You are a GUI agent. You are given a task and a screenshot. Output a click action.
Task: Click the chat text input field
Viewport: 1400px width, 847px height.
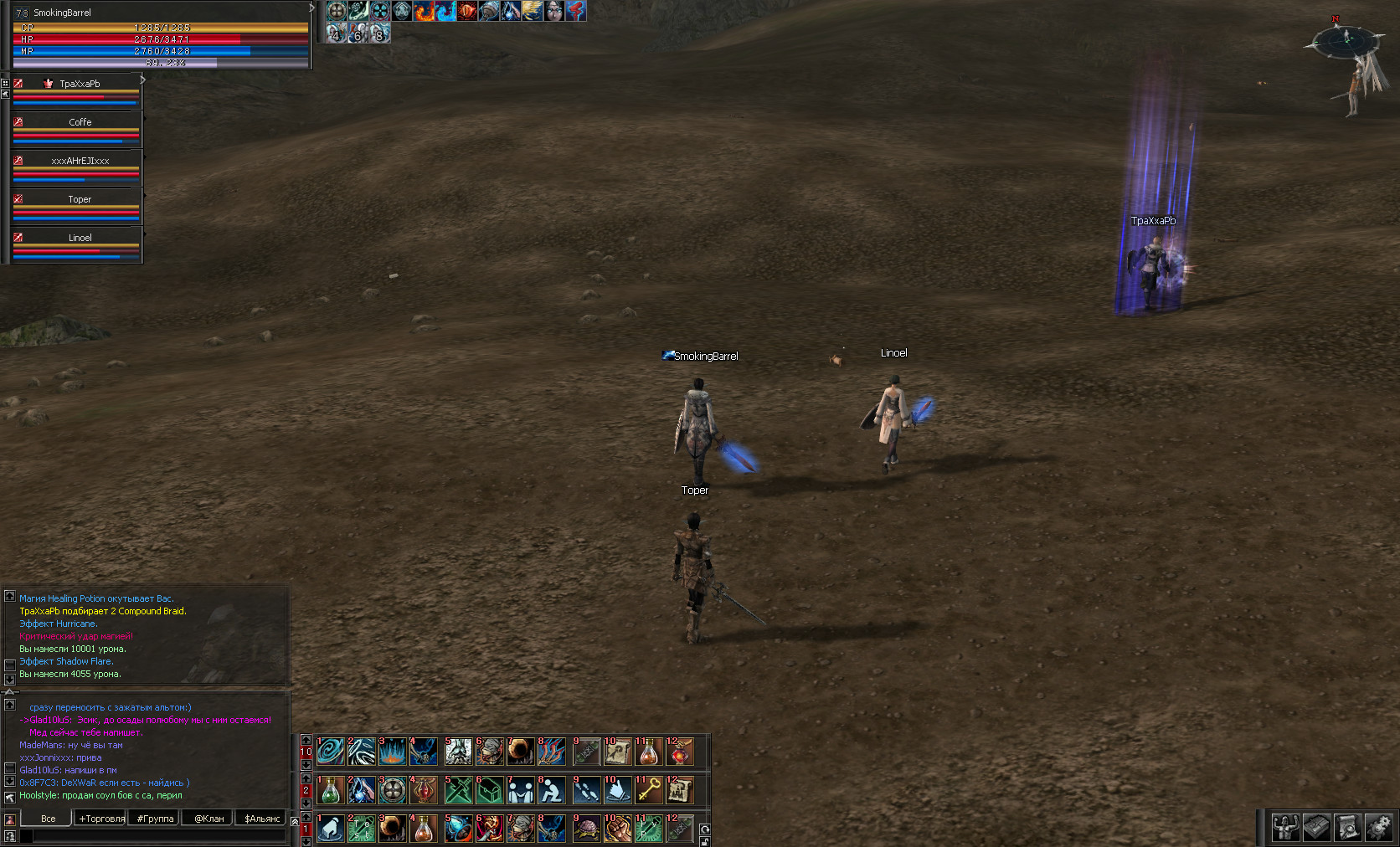159,835
